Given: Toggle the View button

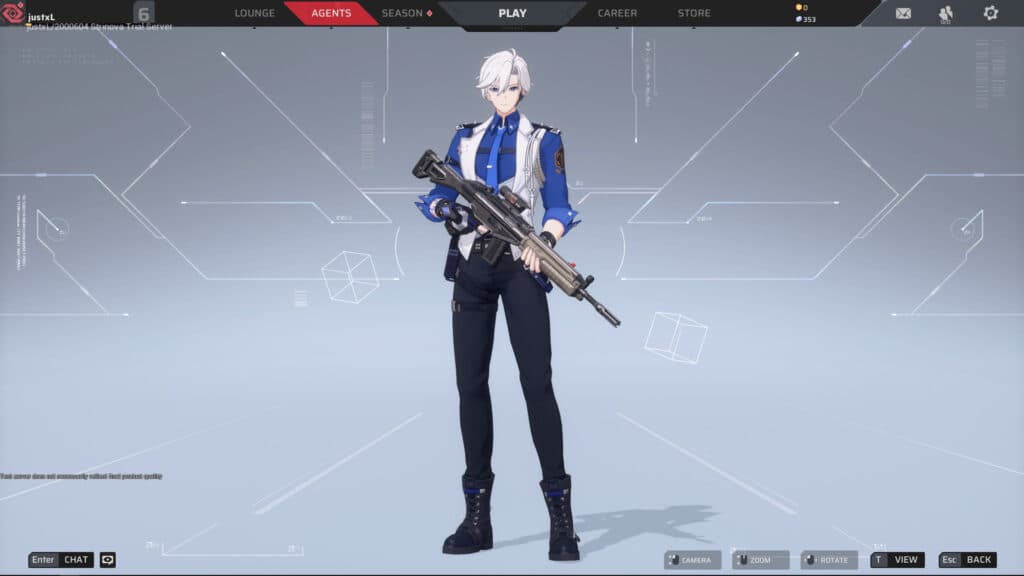Looking at the screenshot, I should (897, 560).
